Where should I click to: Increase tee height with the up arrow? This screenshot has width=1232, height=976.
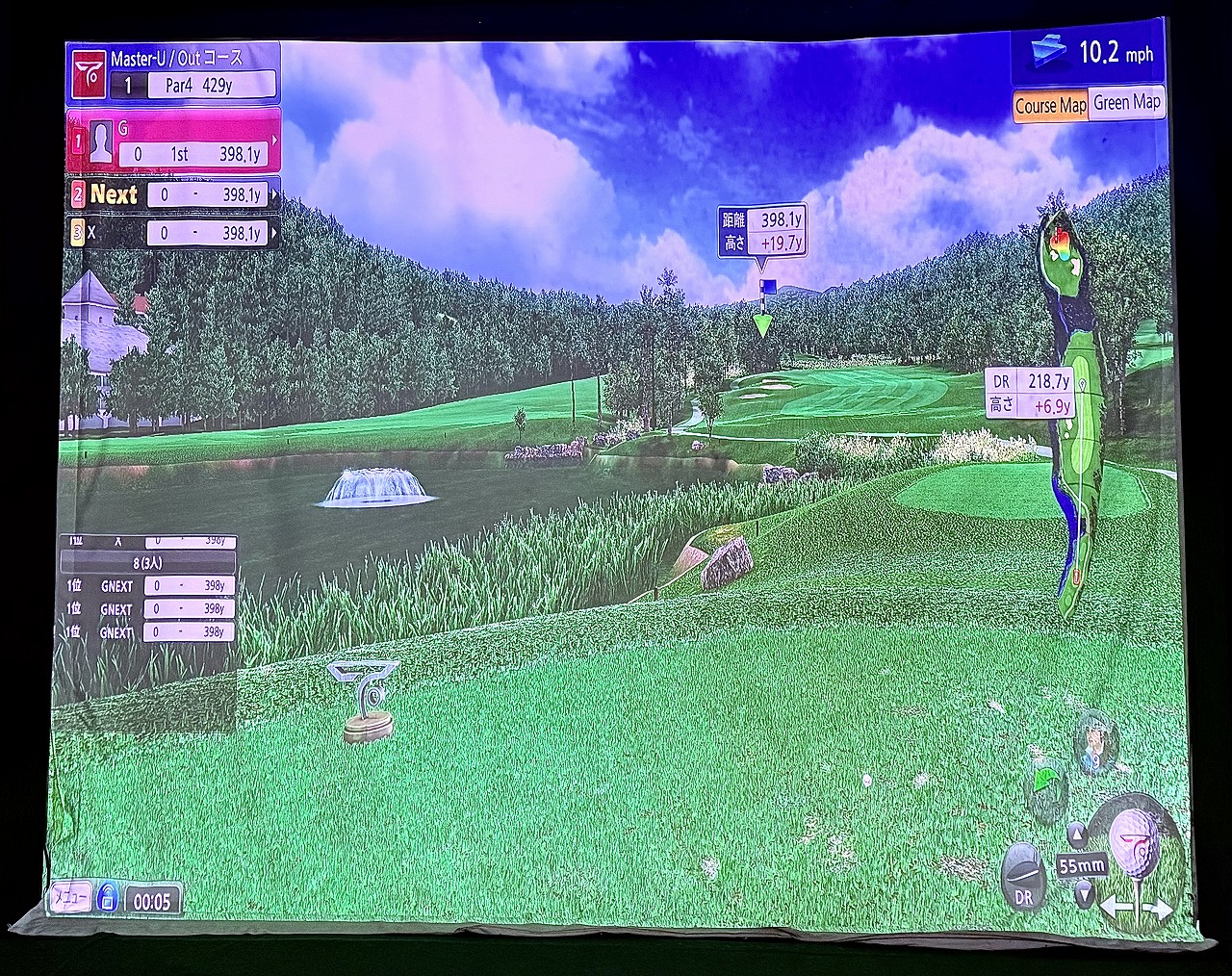click(x=1076, y=834)
